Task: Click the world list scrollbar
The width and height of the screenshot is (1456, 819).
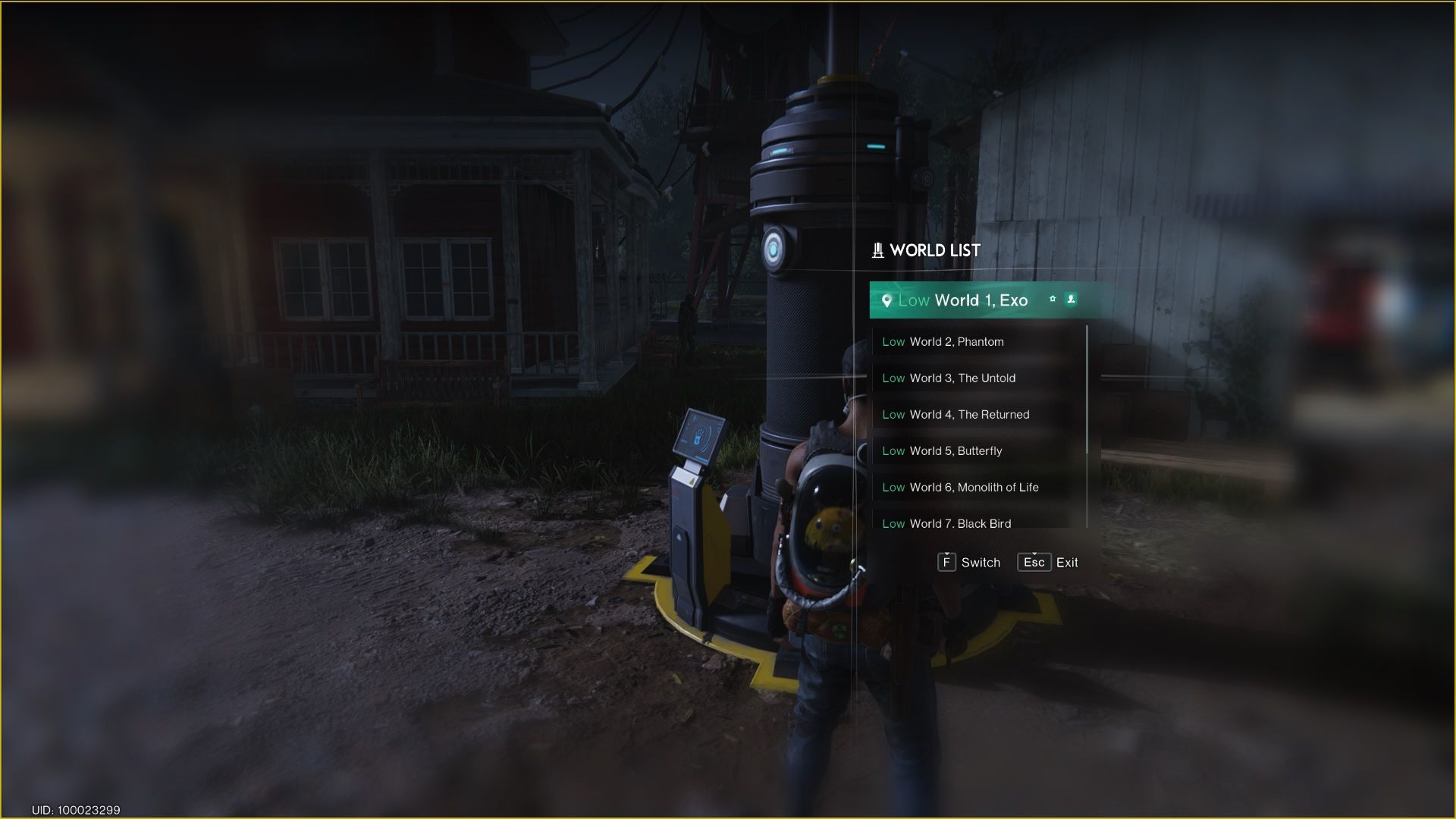Action: point(1087,391)
